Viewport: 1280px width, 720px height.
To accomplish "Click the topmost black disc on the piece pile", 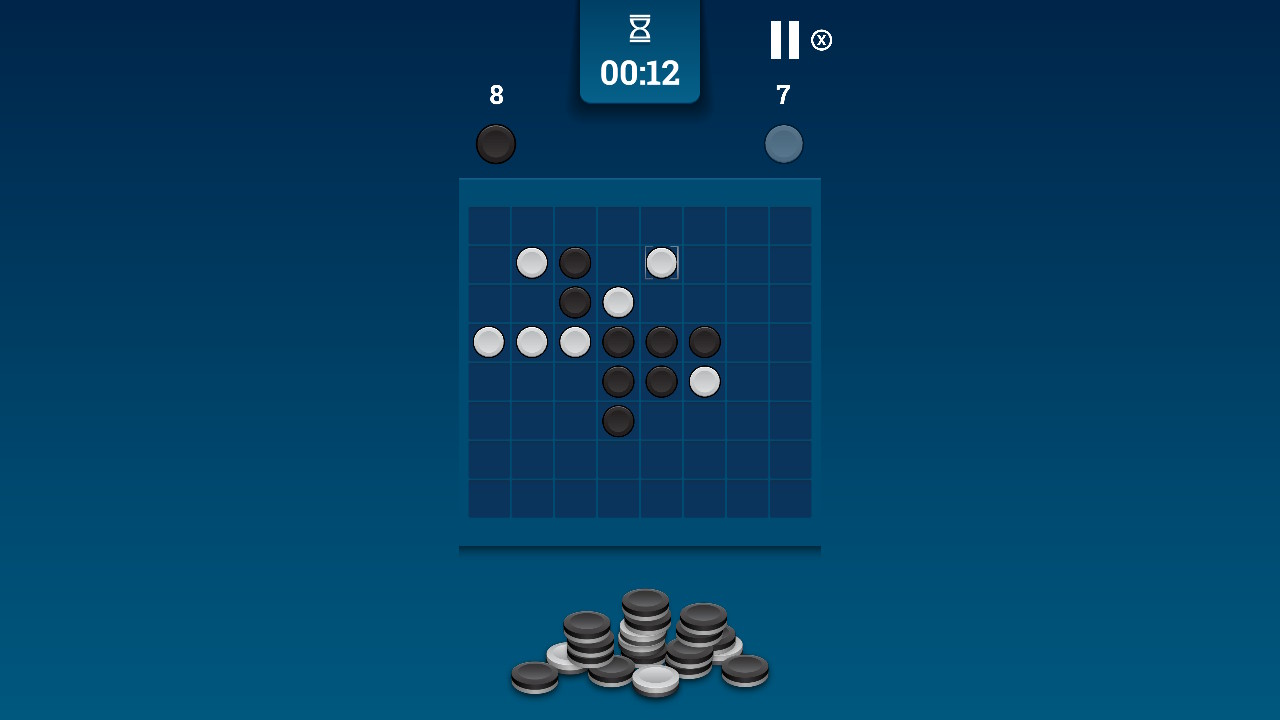I will [645, 598].
